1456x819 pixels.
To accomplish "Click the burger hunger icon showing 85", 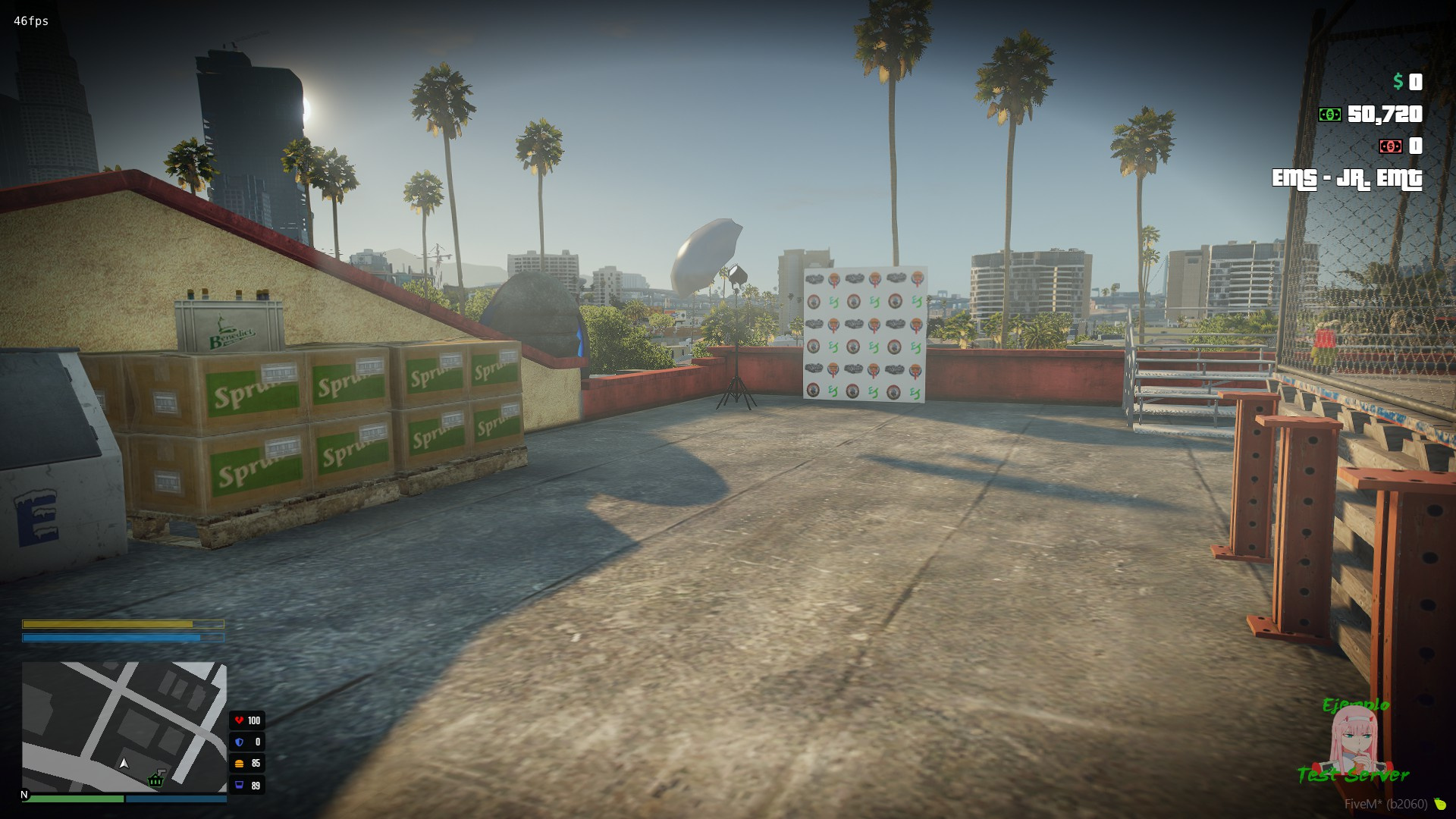I will point(239,764).
